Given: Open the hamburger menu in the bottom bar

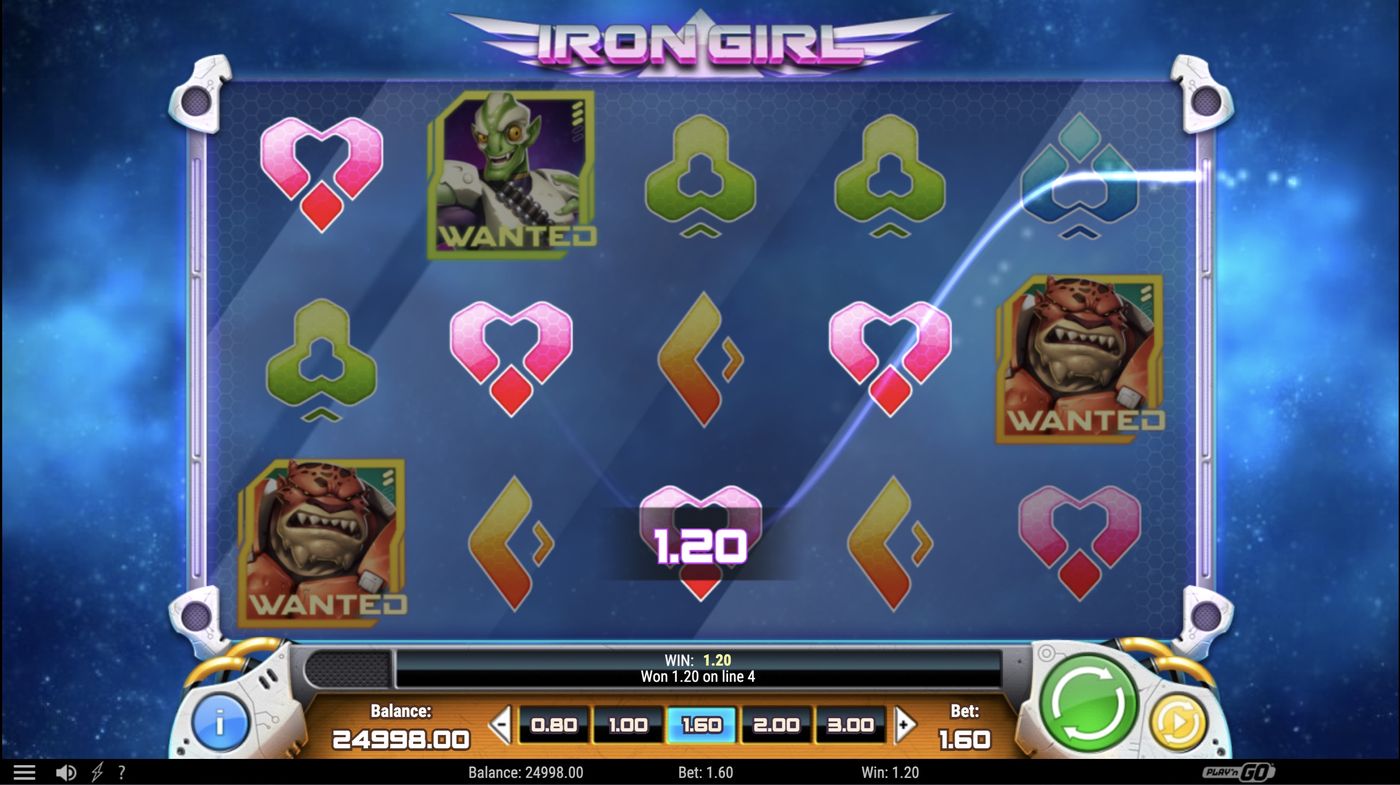Looking at the screenshot, I should pyautogui.click(x=25, y=771).
